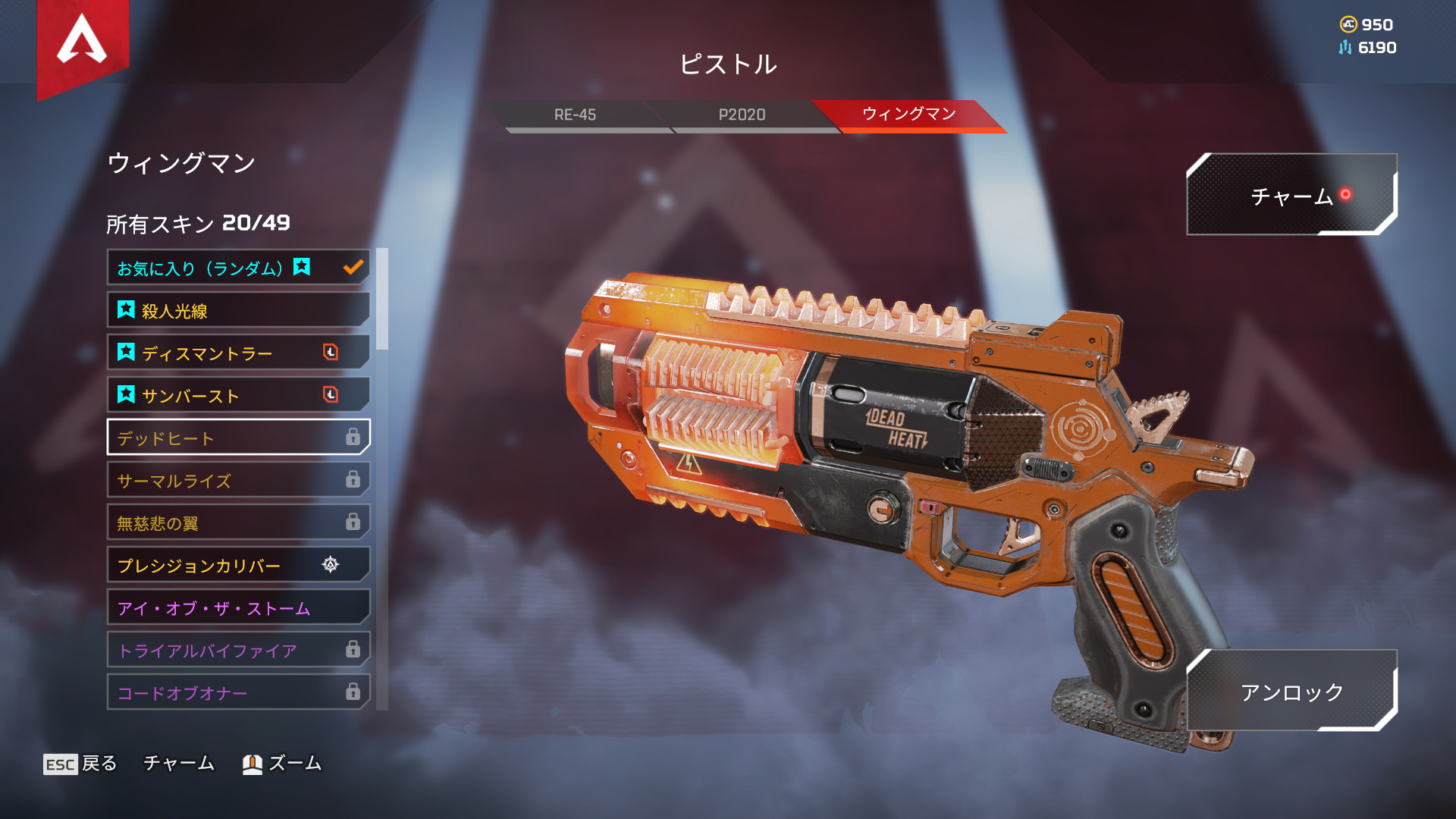Select the ディスマントラー skin
The image size is (1456, 819).
tap(238, 353)
